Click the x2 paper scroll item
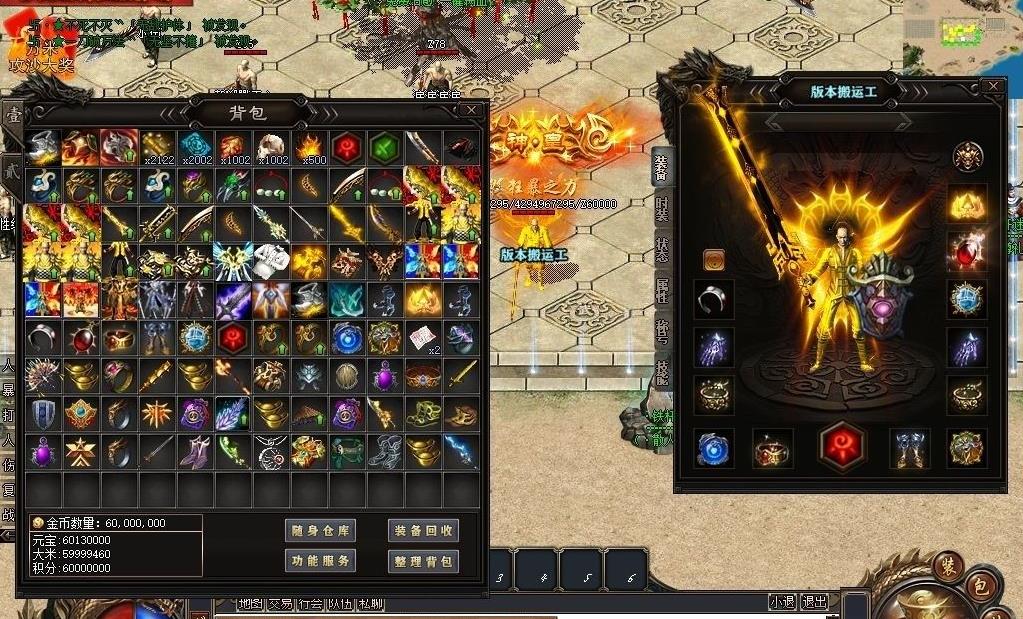 click(422, 338)
